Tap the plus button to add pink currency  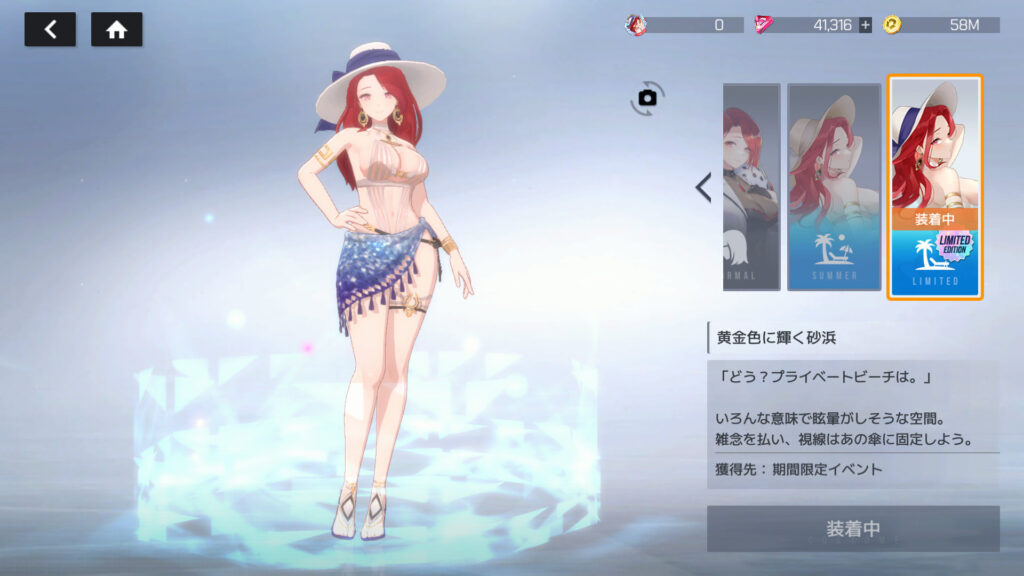click(x=865, y=25)
